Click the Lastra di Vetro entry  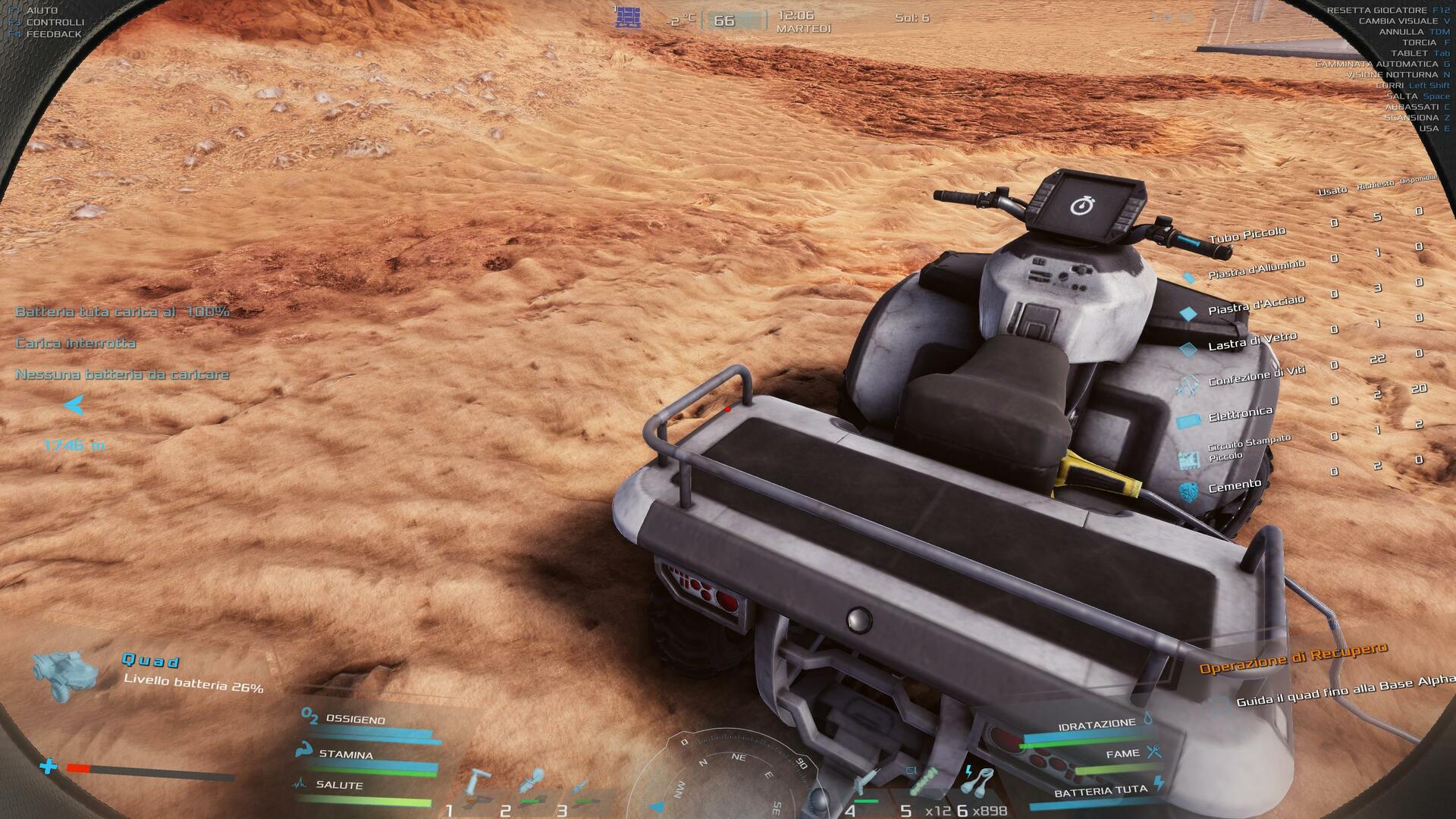(x=1251, y=341)
